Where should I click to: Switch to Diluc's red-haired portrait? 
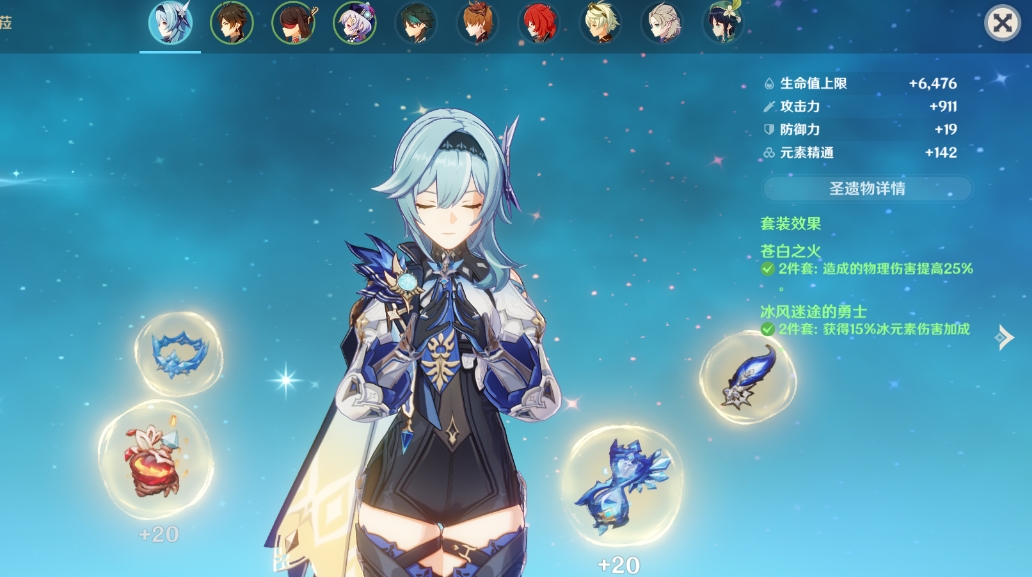coord(539,23)
